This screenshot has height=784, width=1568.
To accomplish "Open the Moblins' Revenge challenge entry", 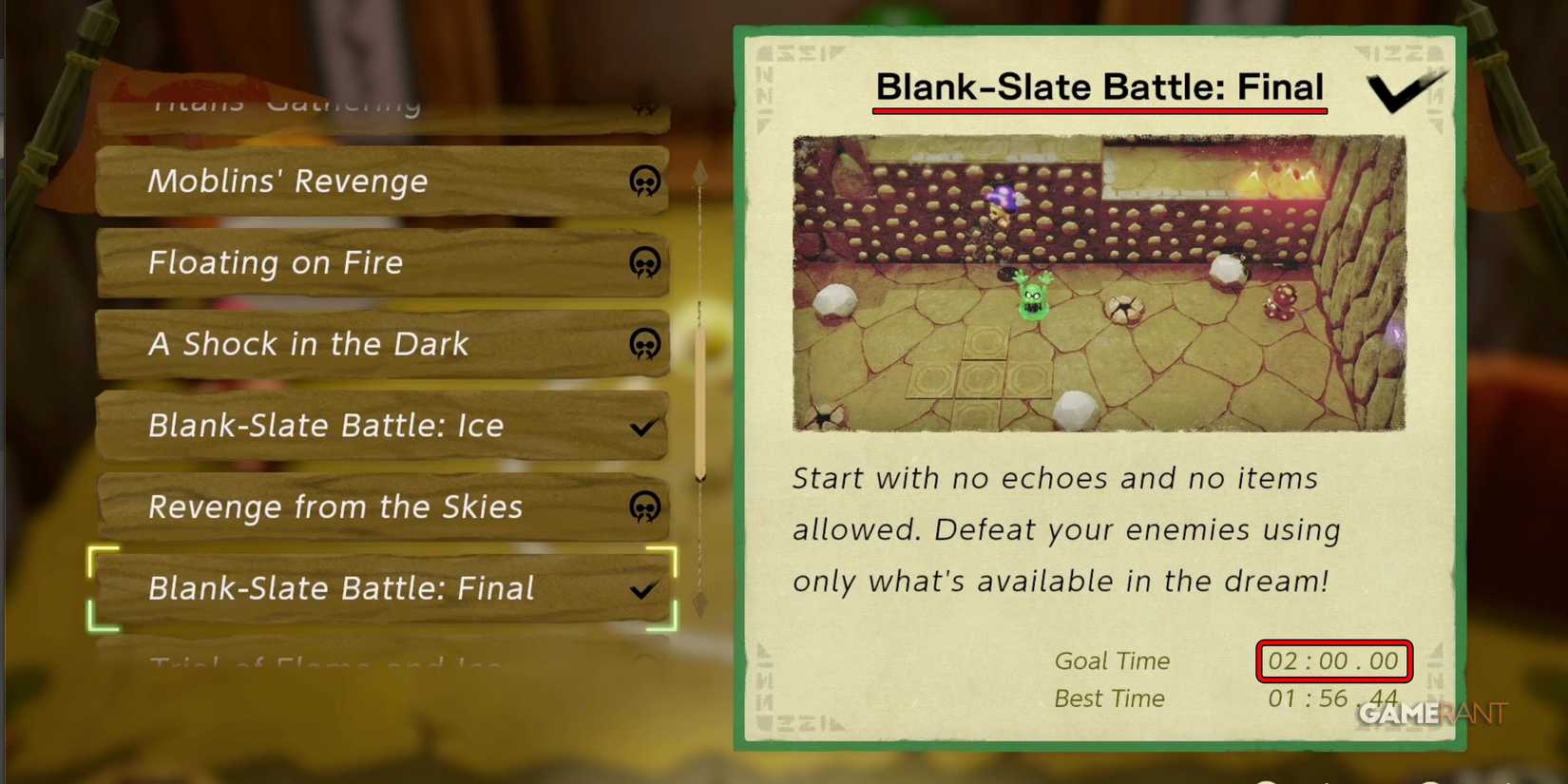I will [333, 181].
